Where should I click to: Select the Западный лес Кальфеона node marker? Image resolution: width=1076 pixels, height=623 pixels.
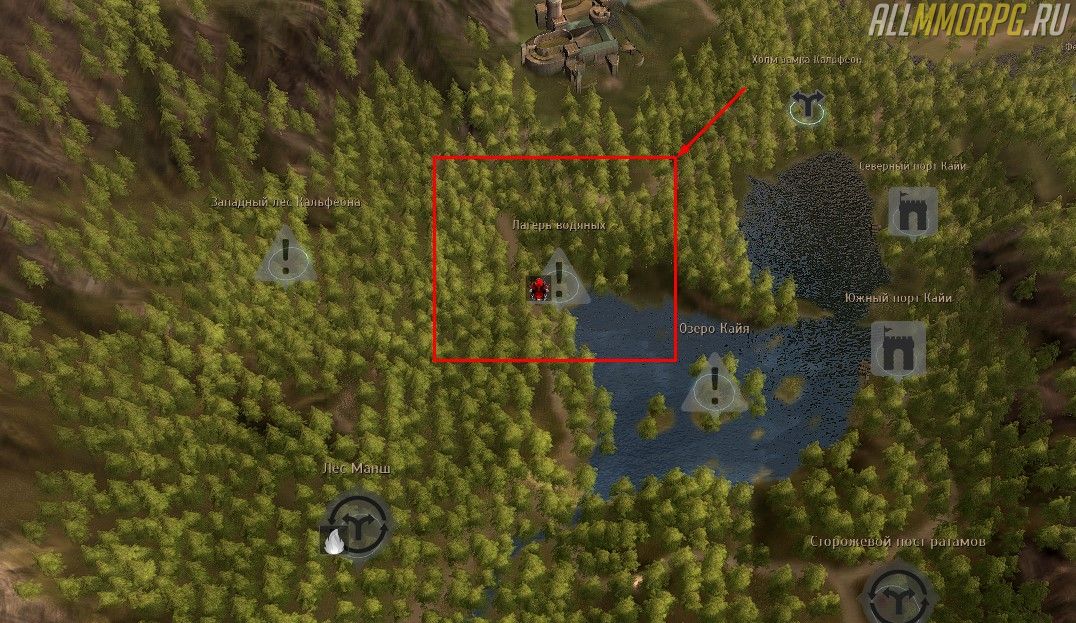pyautogui.click(x=286, y=256)
